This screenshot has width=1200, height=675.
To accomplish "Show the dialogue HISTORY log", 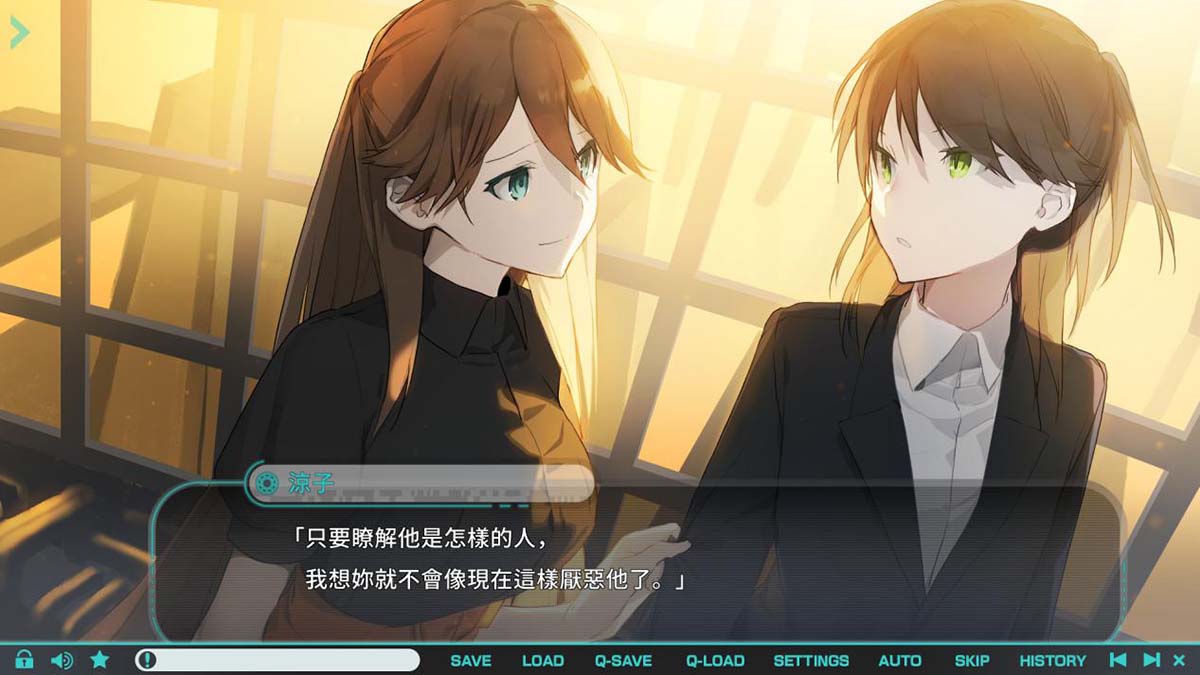I will click(x=1052, y=660).
